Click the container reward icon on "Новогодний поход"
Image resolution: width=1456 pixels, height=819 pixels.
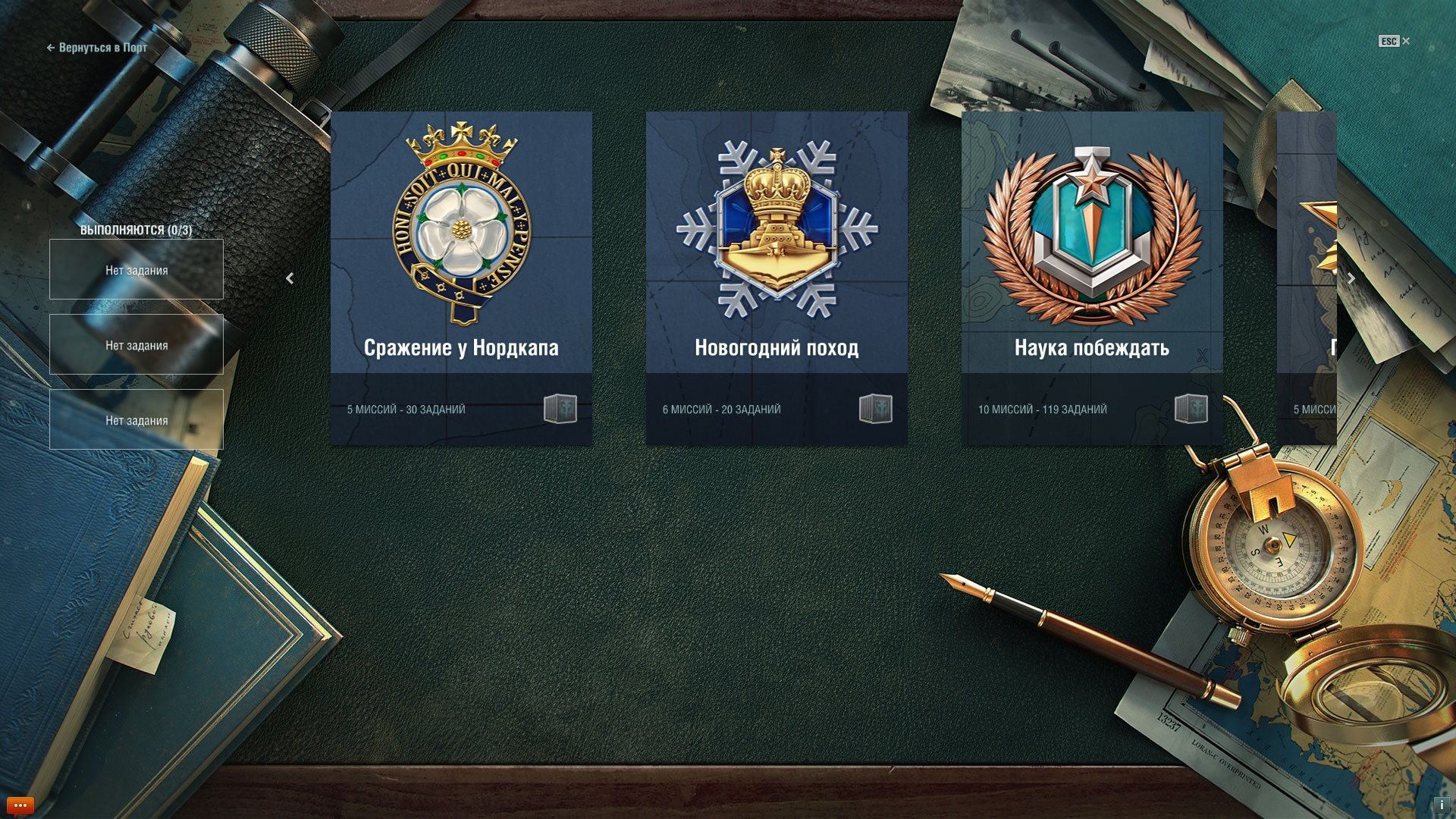coord(876,409)
